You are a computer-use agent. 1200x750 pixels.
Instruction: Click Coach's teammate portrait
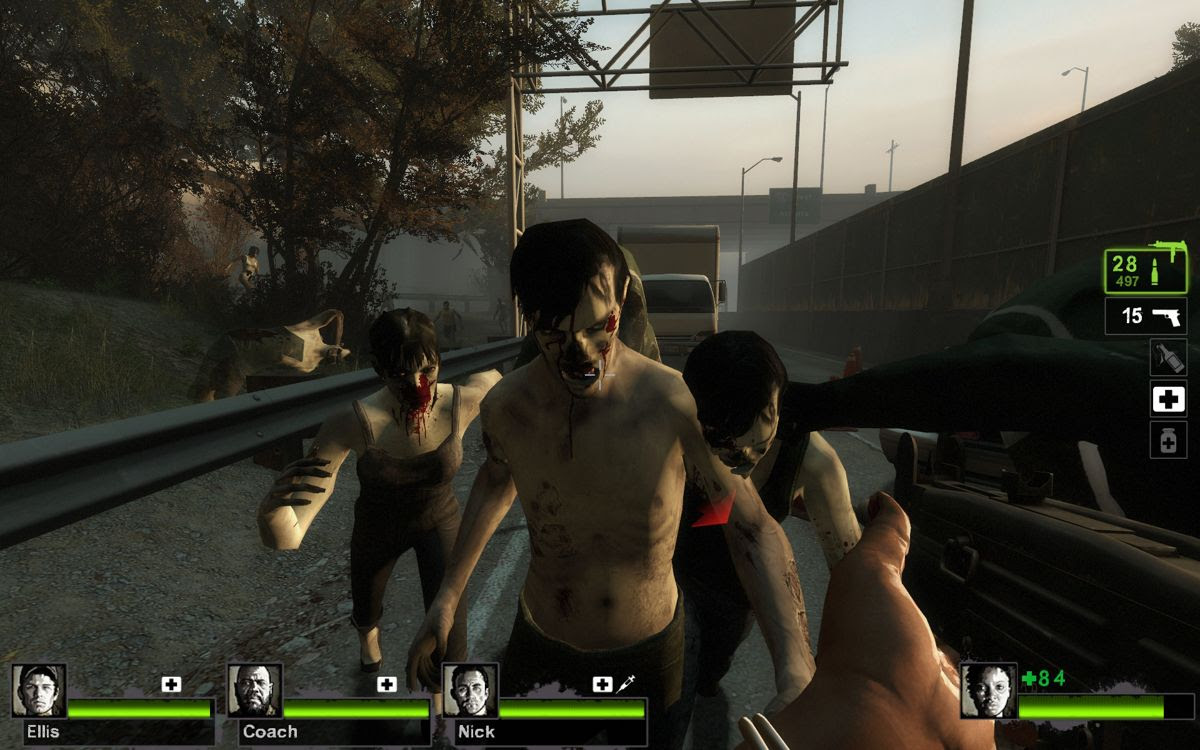click(x=254, y=690)
